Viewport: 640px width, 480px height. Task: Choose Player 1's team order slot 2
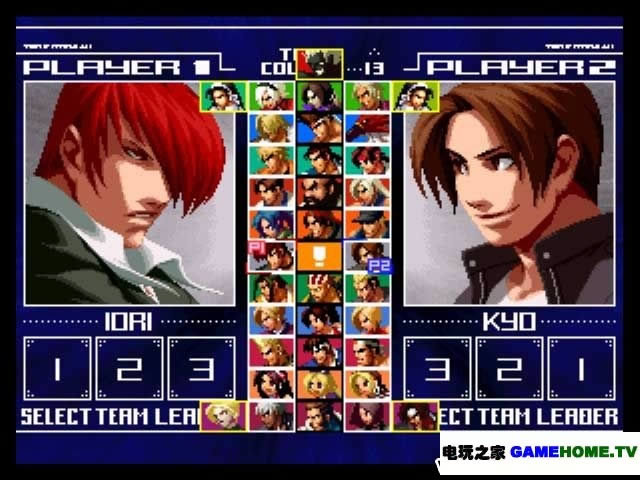pos(129,369)
